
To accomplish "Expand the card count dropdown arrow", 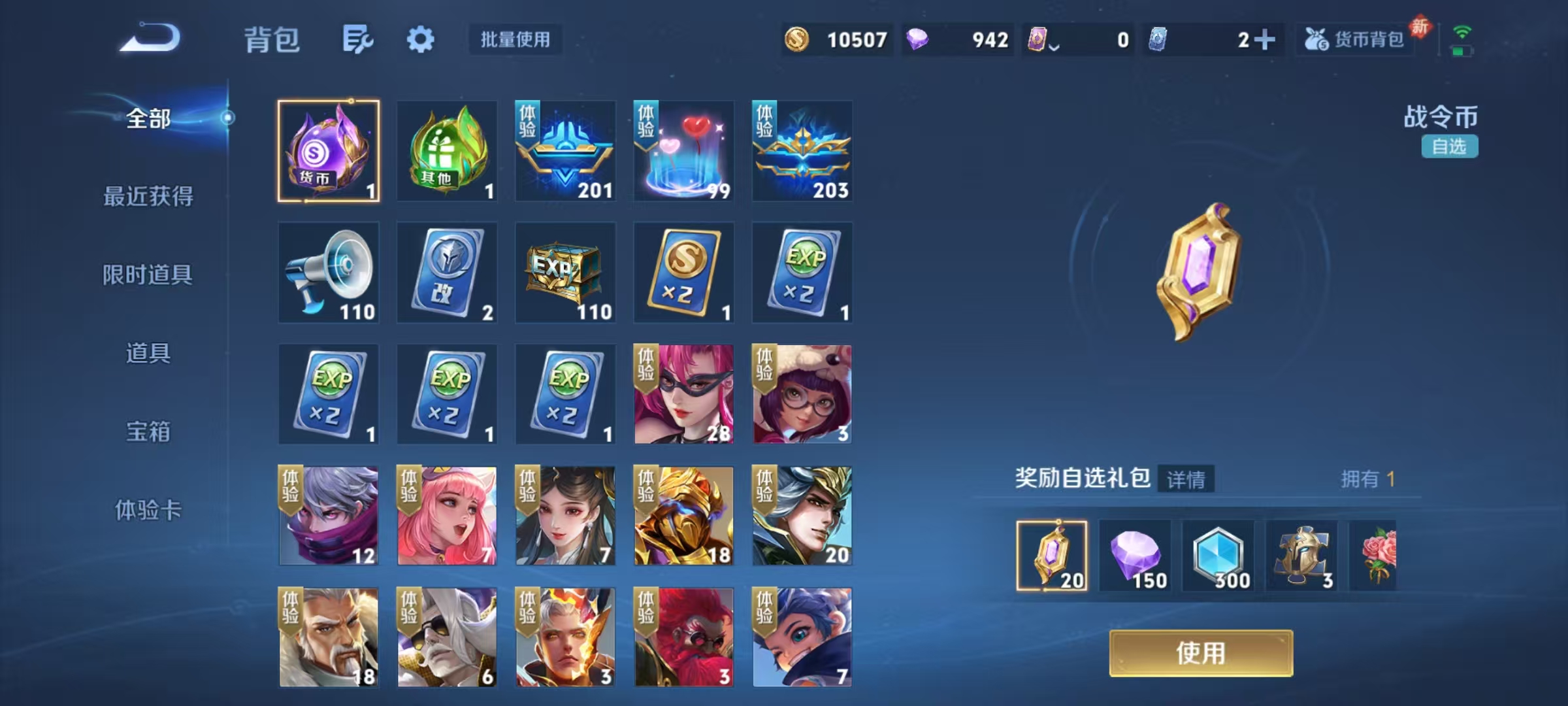I will pyautogui.click(x=1054, y=44).
